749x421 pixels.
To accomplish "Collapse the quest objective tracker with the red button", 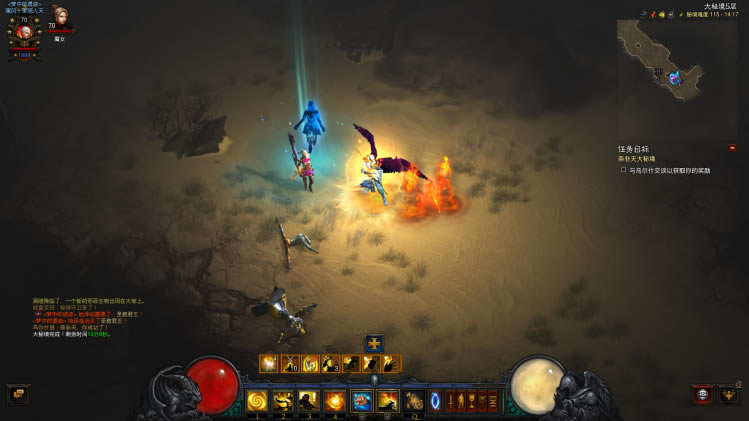I will 732,147.
